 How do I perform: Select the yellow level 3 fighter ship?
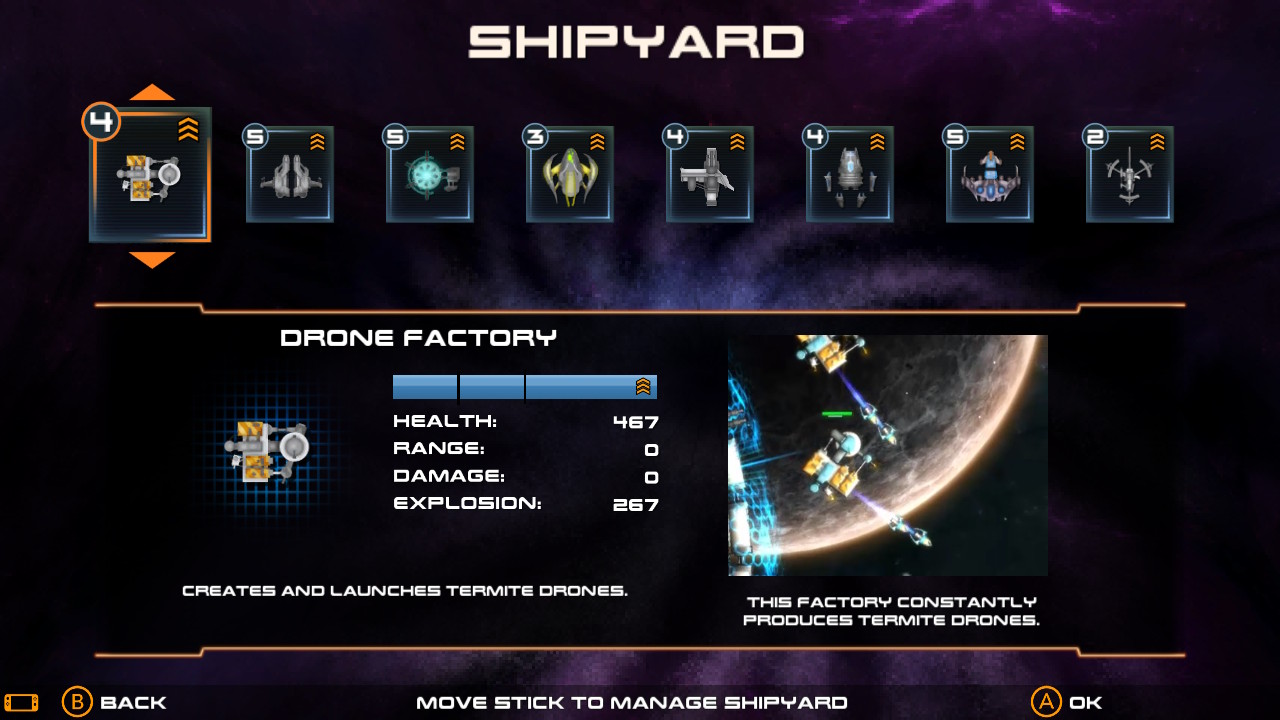[570, 173]
